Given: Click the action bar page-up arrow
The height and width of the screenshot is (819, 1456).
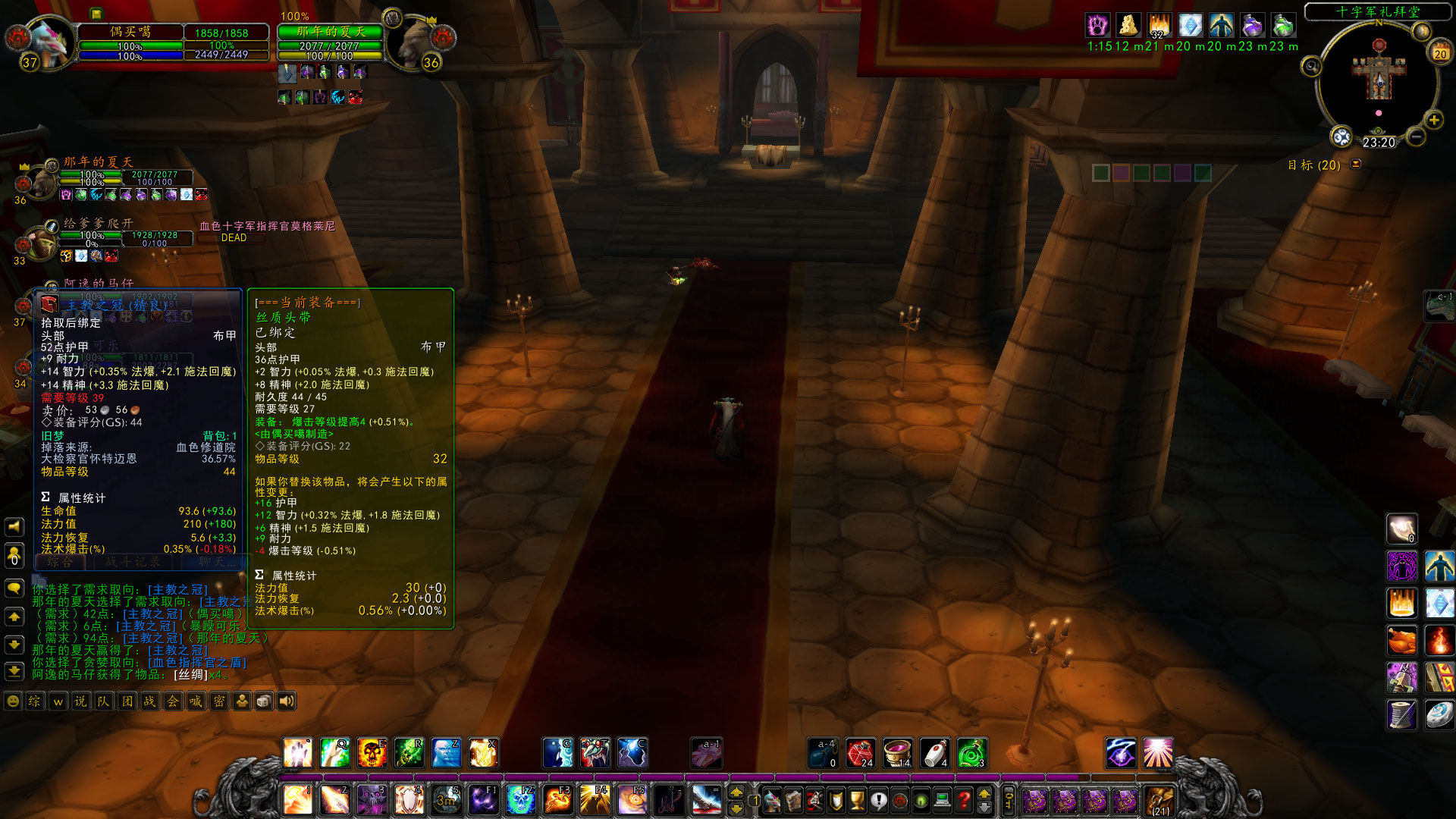Looking at the screenshot, I should [984, 793].
